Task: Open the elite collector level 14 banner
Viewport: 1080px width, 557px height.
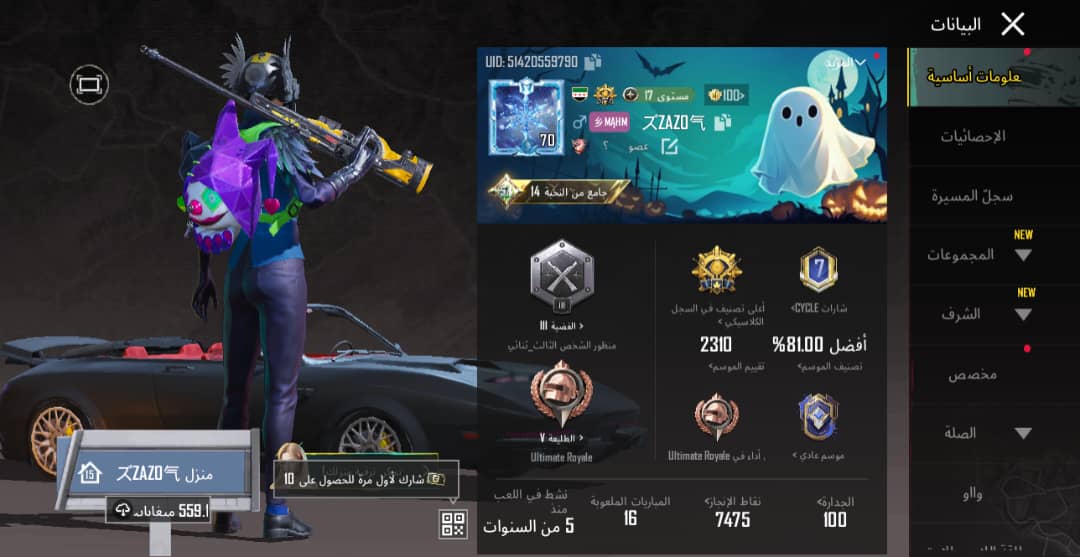Action: pos(560,190)
